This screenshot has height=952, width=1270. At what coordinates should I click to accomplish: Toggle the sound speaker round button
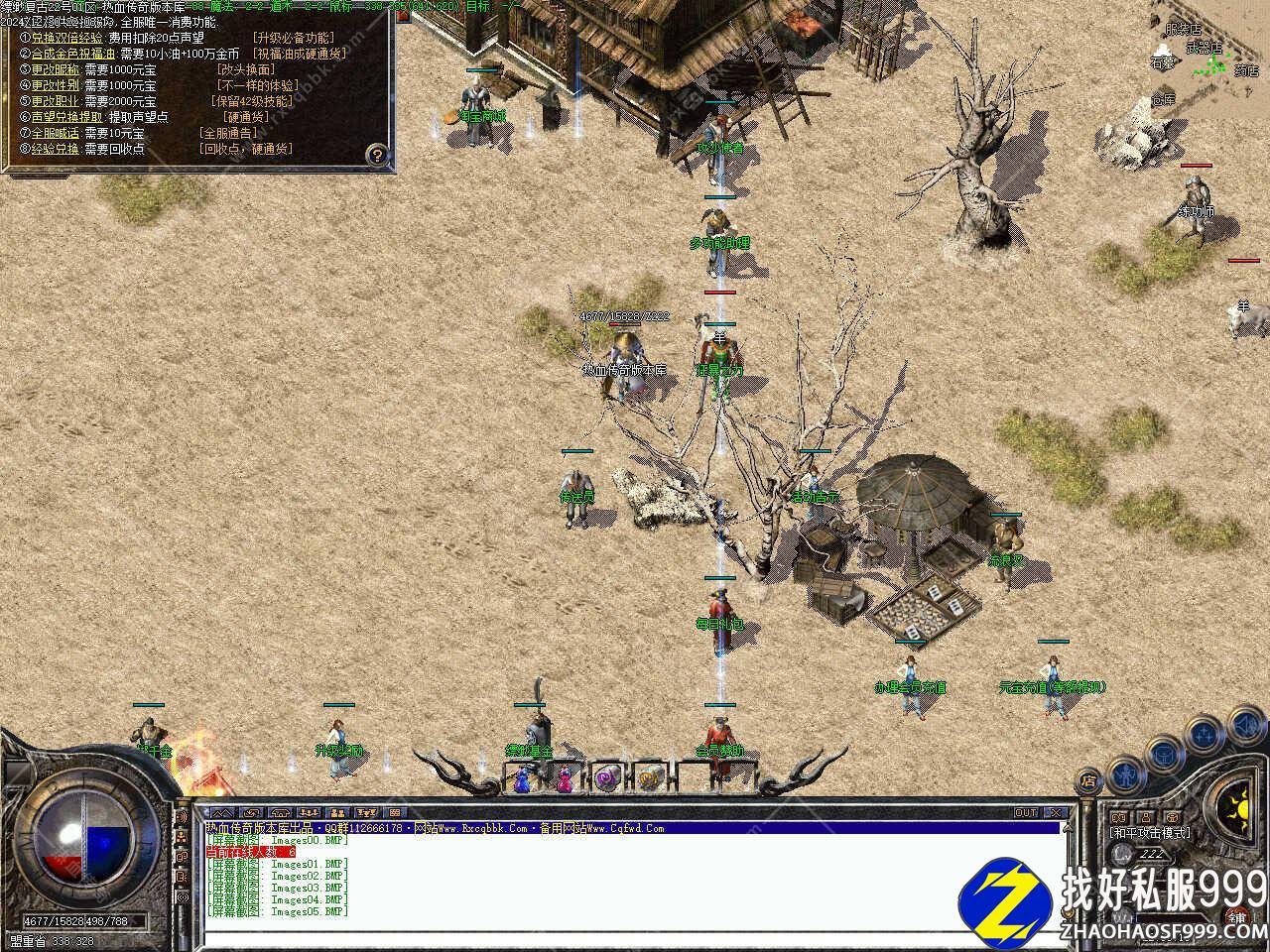pyautogui.click(x=1245, y=728)
